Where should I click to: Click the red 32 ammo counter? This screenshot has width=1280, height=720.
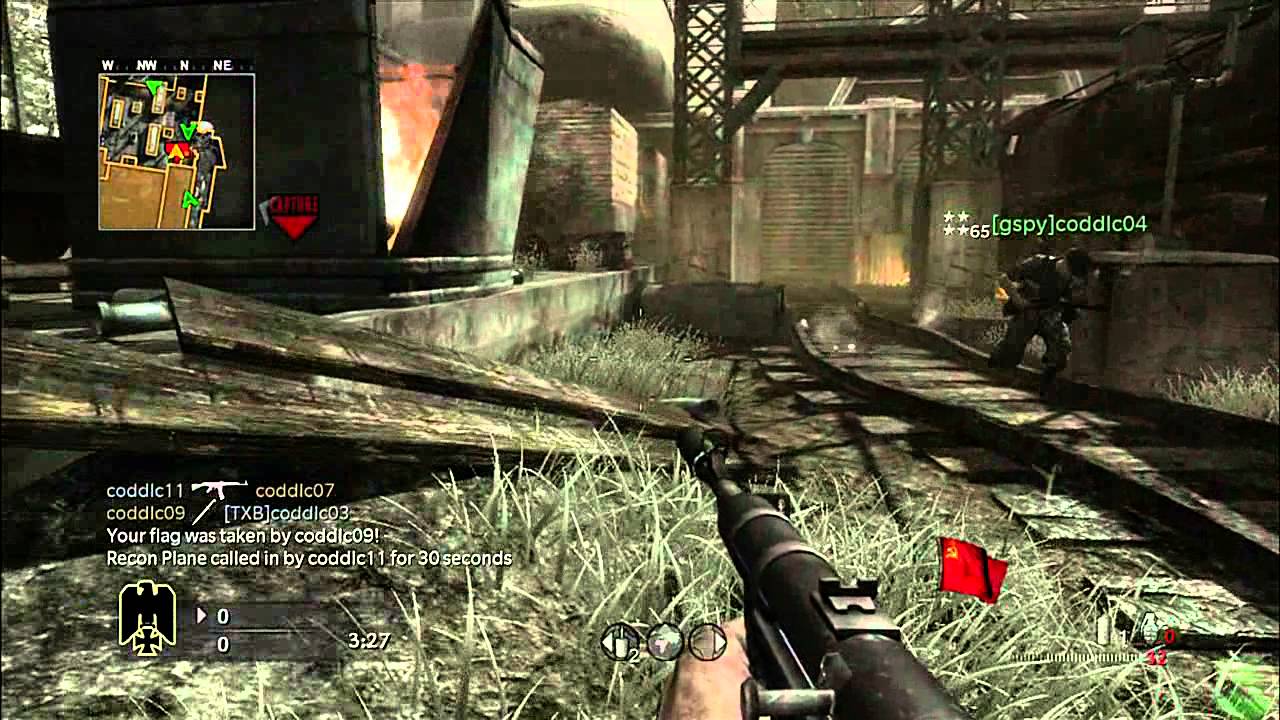(1155, 658)
